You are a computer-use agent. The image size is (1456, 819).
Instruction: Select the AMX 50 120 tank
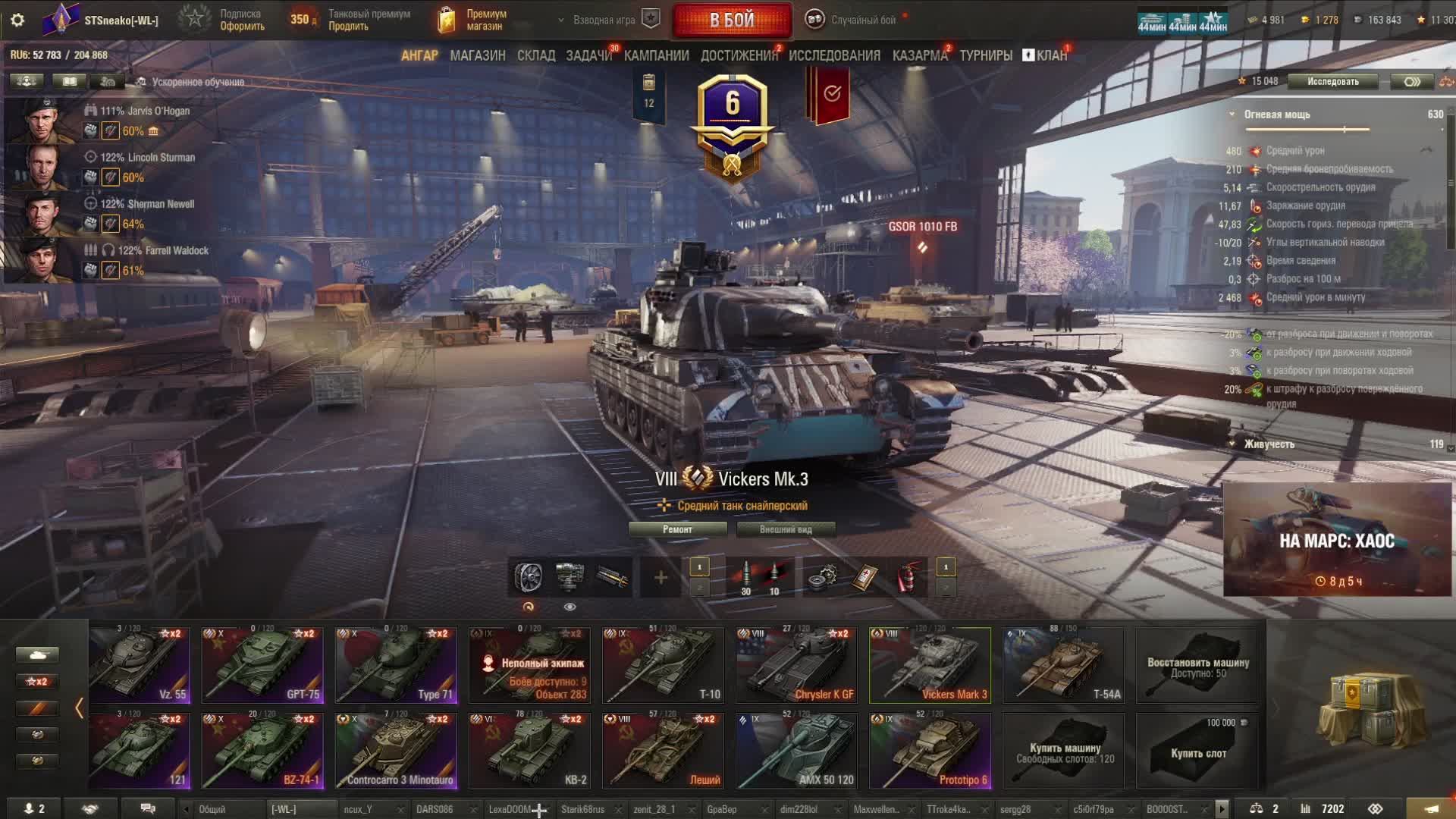click(796, 751)
